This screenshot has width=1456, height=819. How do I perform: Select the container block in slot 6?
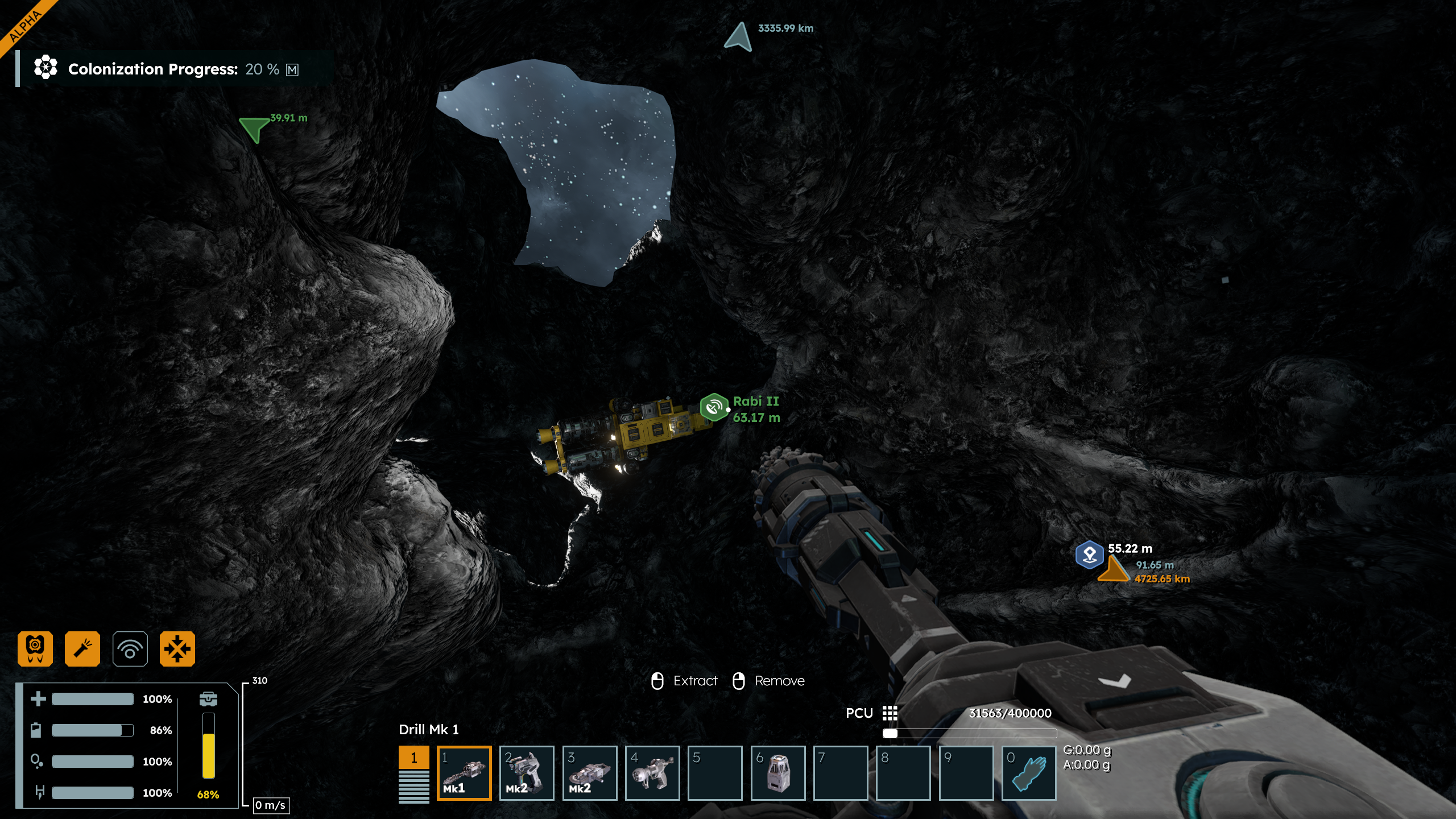[777, 772]
